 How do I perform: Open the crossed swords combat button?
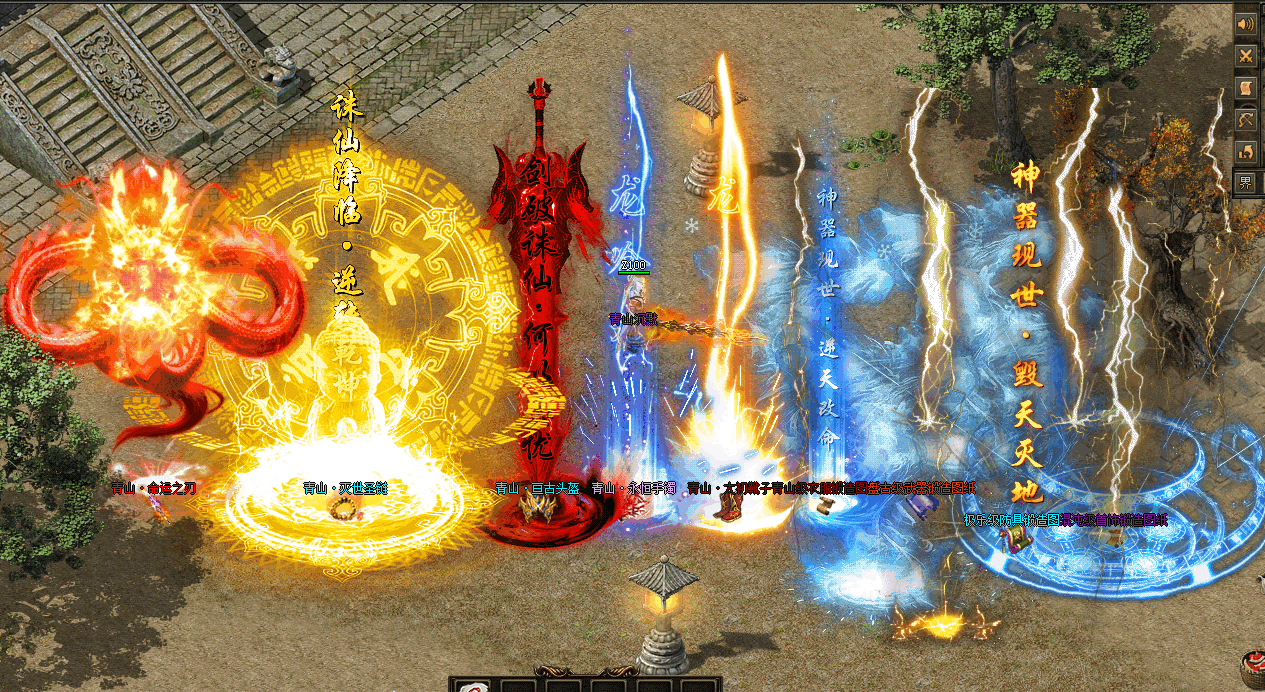1246,56
